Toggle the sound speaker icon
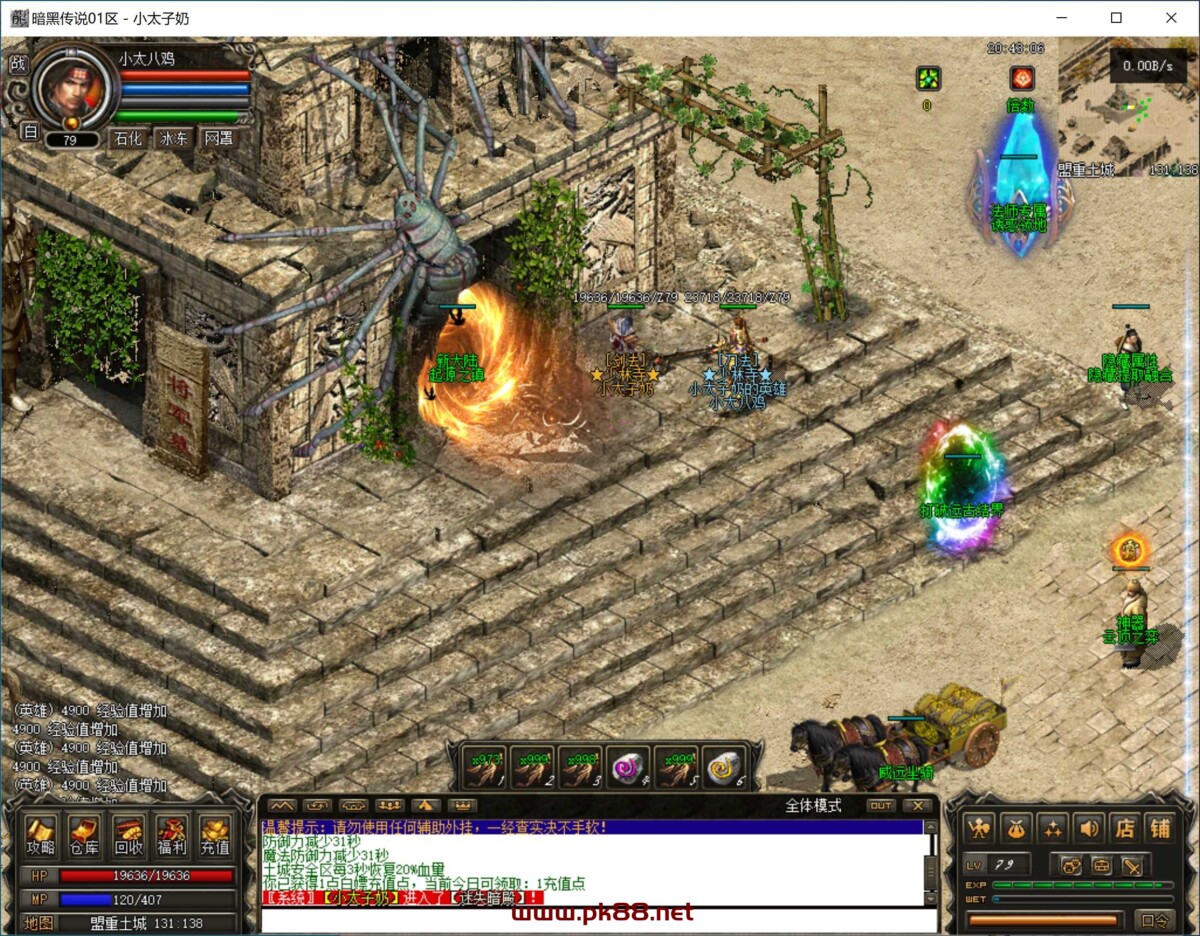Viewport: 1200px width, 936px height. [x=1088, y=828]
